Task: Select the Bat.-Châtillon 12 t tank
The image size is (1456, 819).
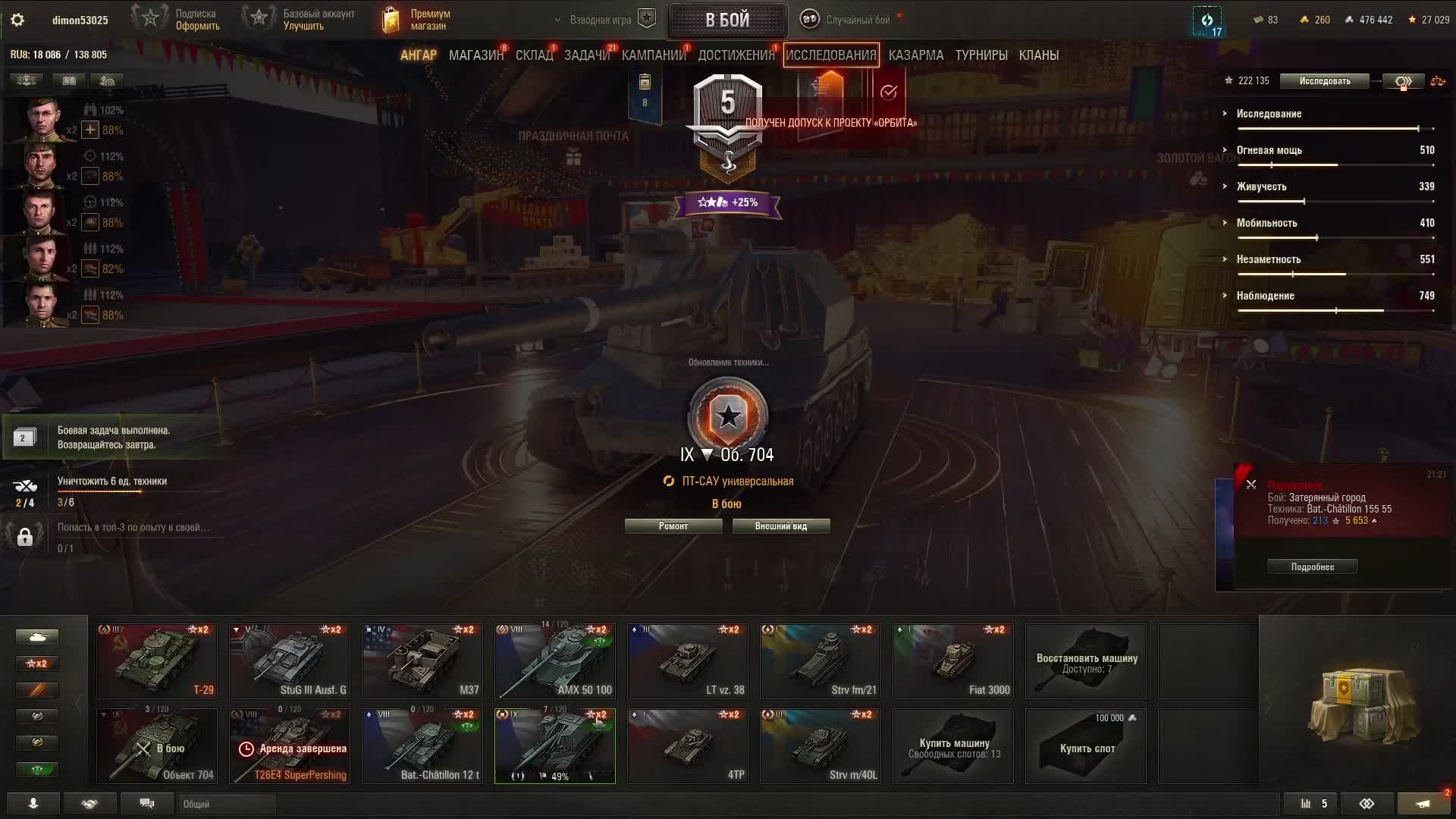Action: [422, 745]
